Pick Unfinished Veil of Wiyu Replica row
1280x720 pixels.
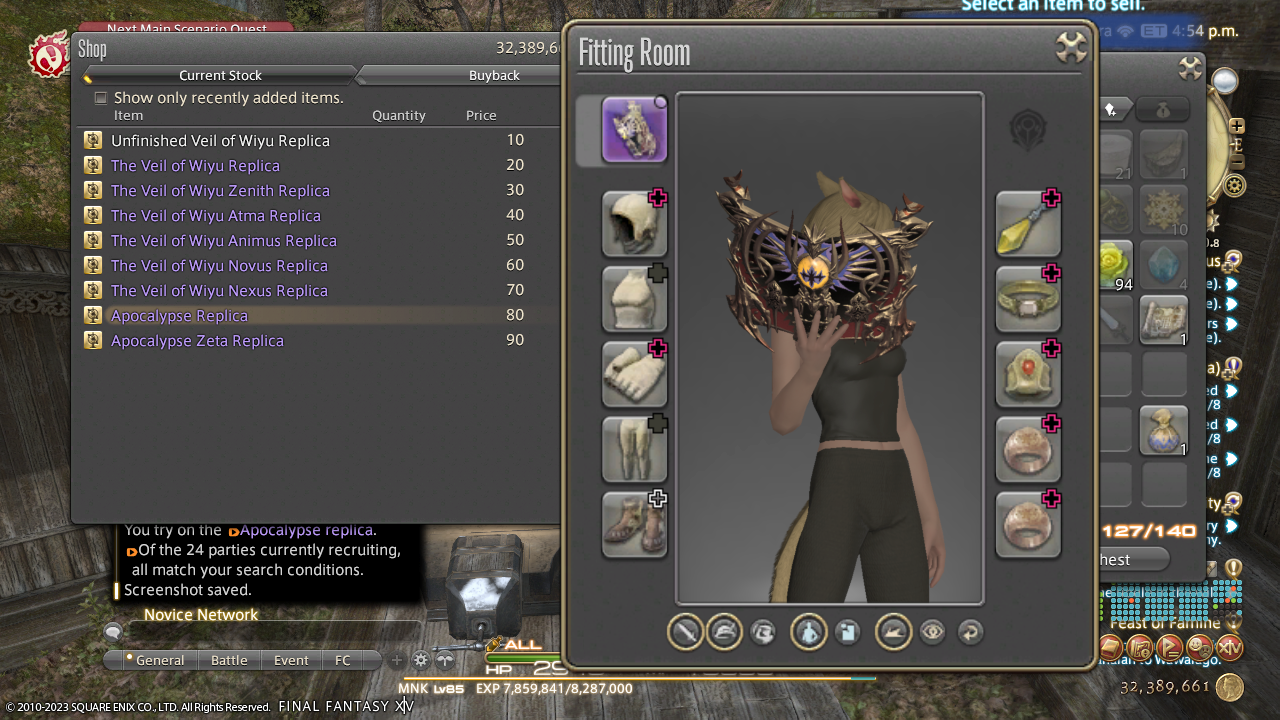[220, 141]
